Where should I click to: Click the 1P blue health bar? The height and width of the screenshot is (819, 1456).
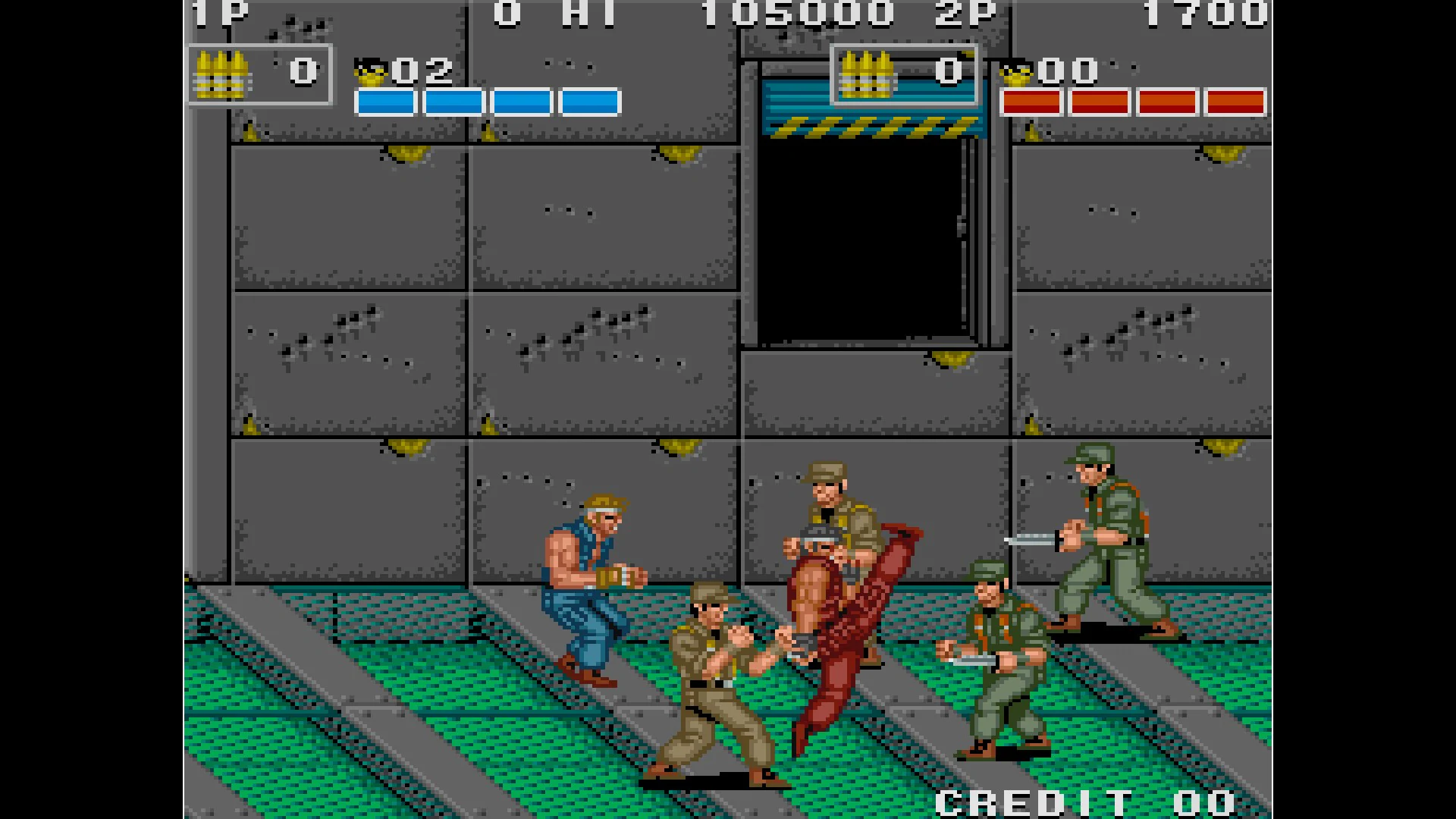tap(489, 102)
